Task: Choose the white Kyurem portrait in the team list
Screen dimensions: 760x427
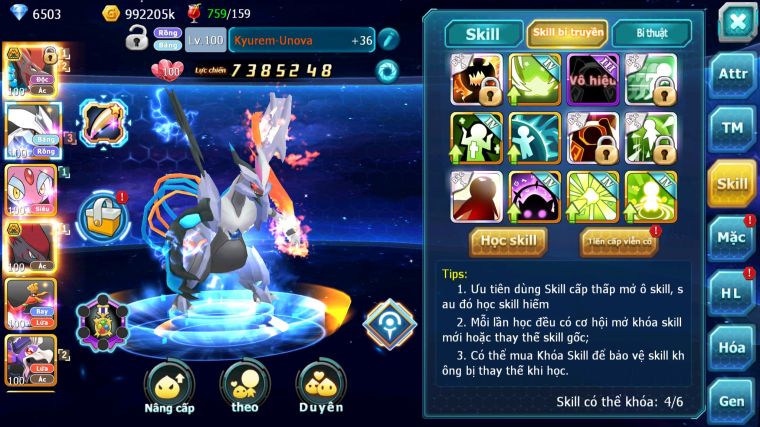Action: click(x=31, y=130)
